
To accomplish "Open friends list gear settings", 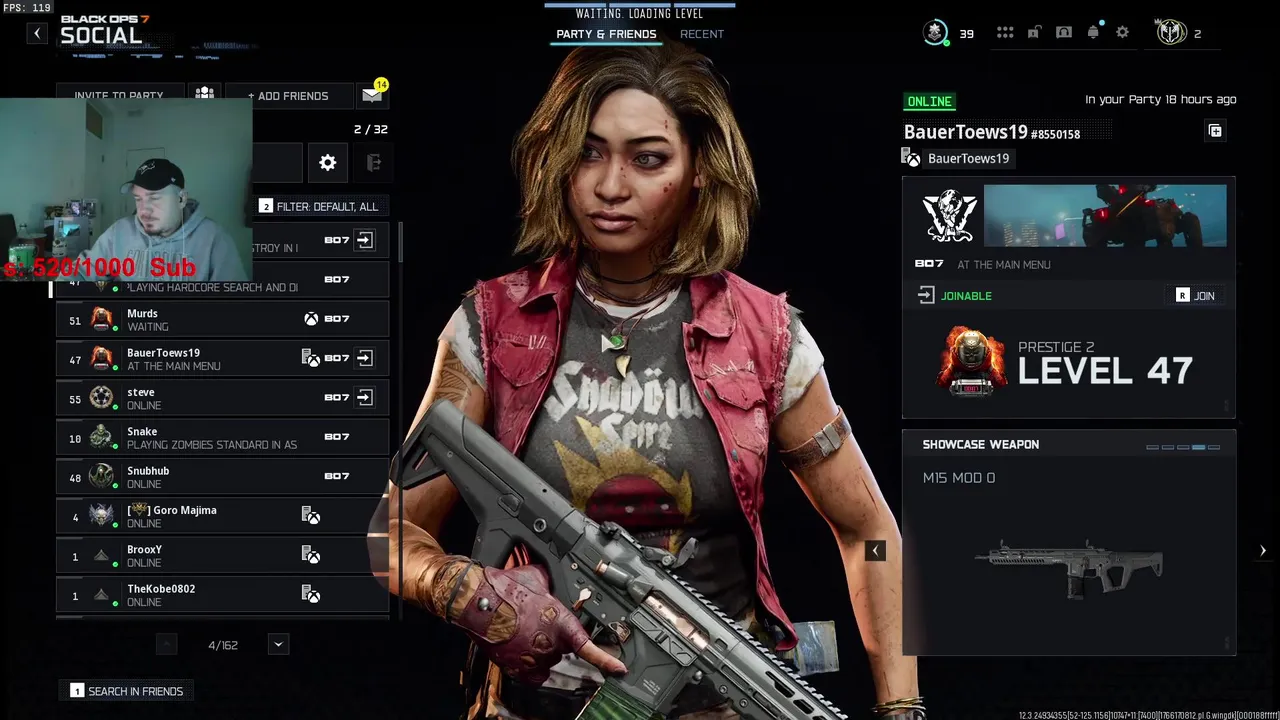I will pos(328,163).
